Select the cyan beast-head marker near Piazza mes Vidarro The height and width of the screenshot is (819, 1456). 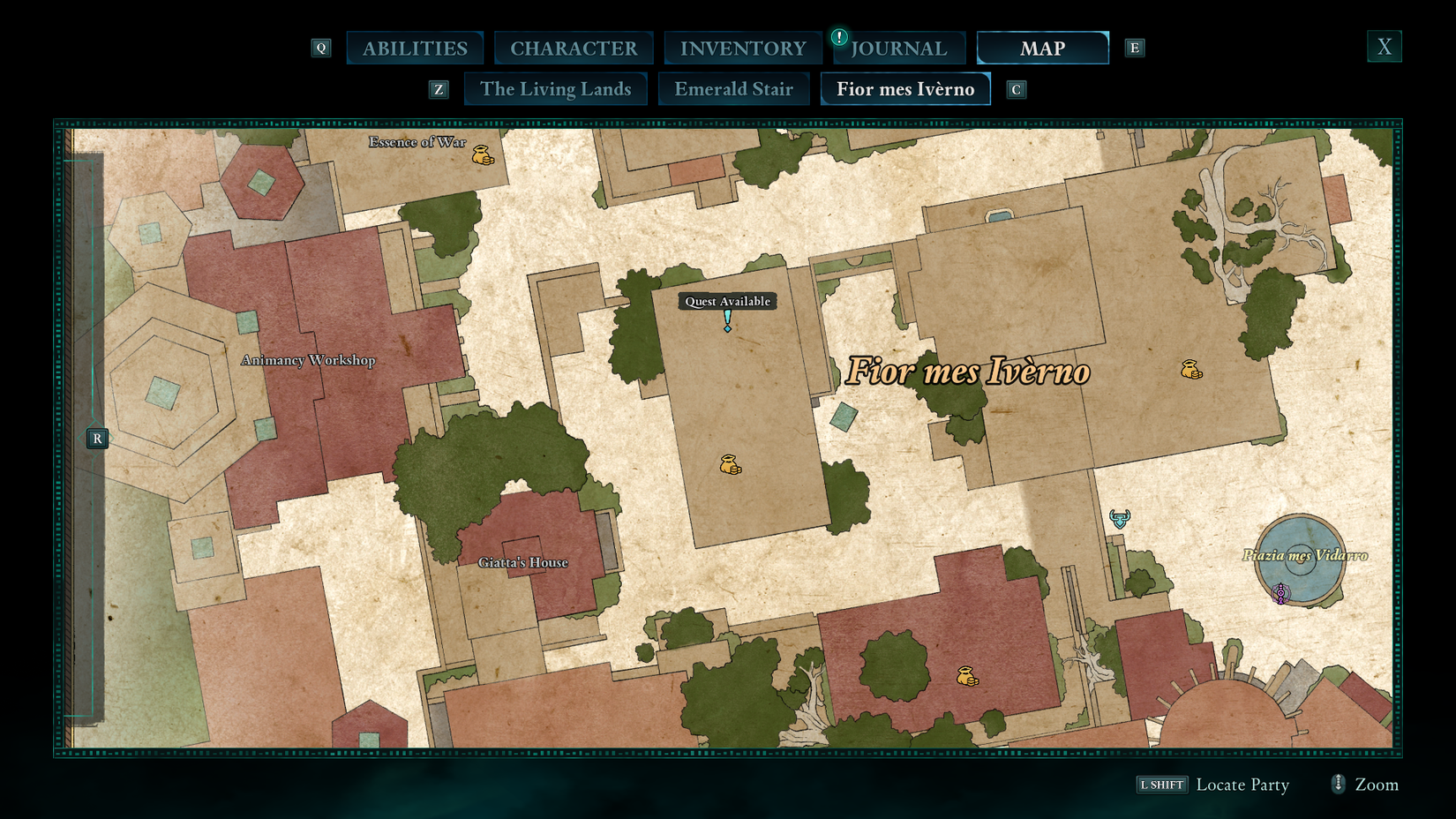1117,520
